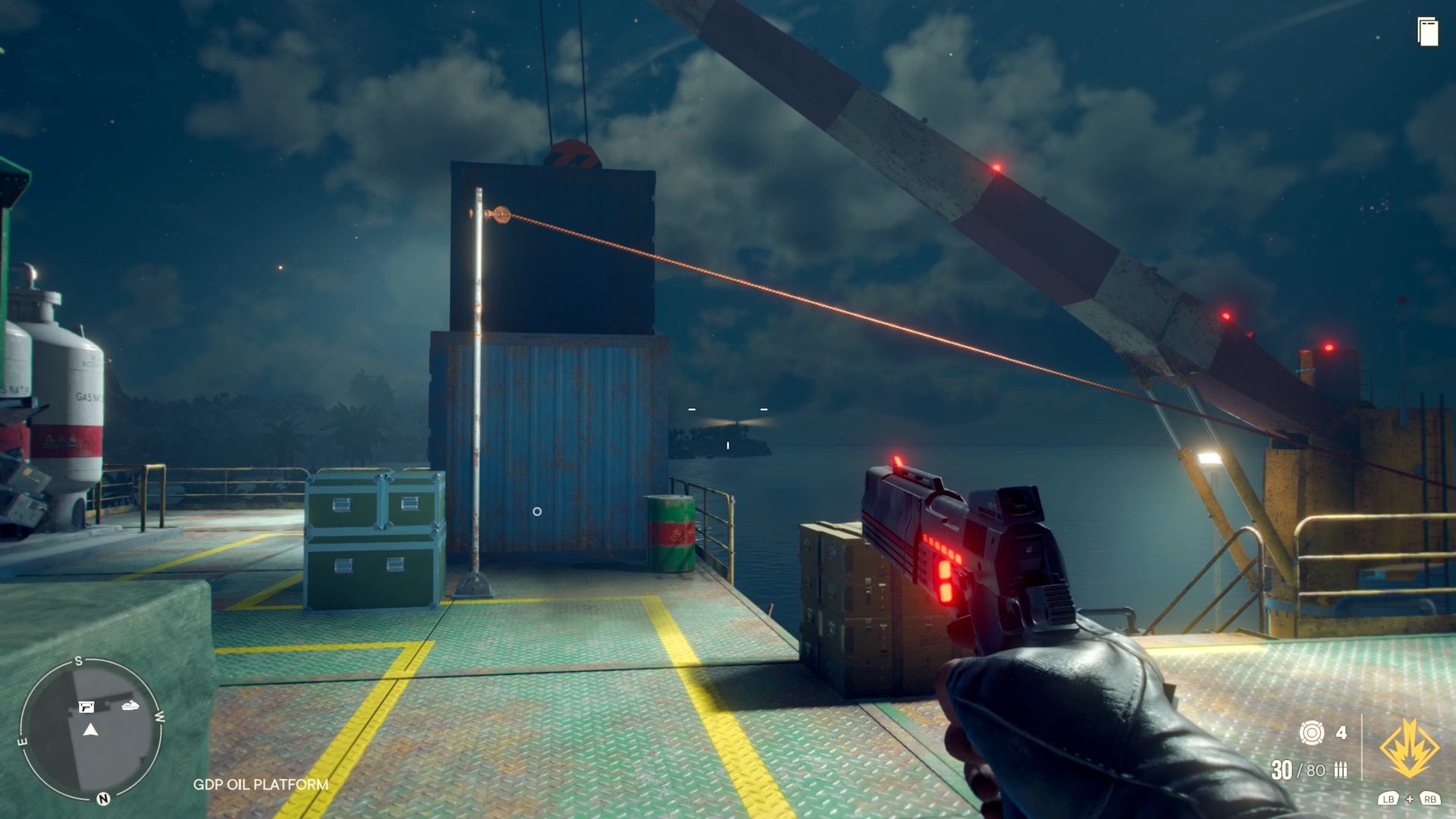Open the journal document icon
This screenshot has width=1456, height=819.
click(1427, 32)
